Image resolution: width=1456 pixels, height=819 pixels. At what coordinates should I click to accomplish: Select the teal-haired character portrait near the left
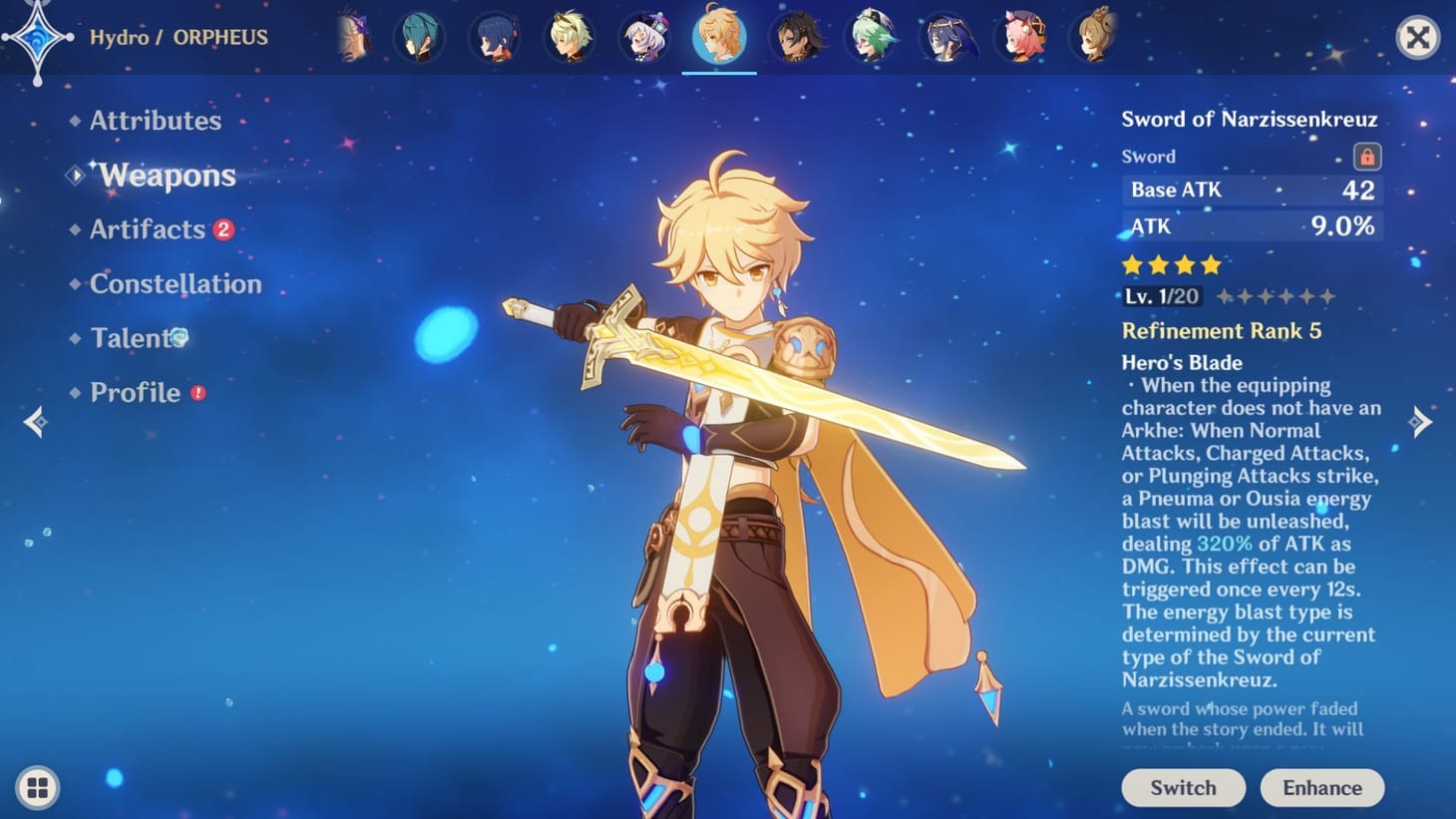pos(420,38)
